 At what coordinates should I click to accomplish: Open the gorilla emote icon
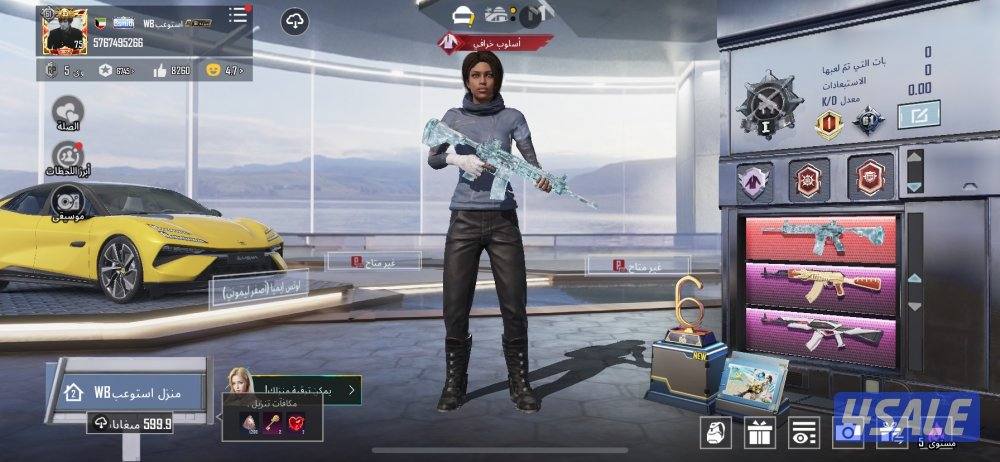(713, 433)
